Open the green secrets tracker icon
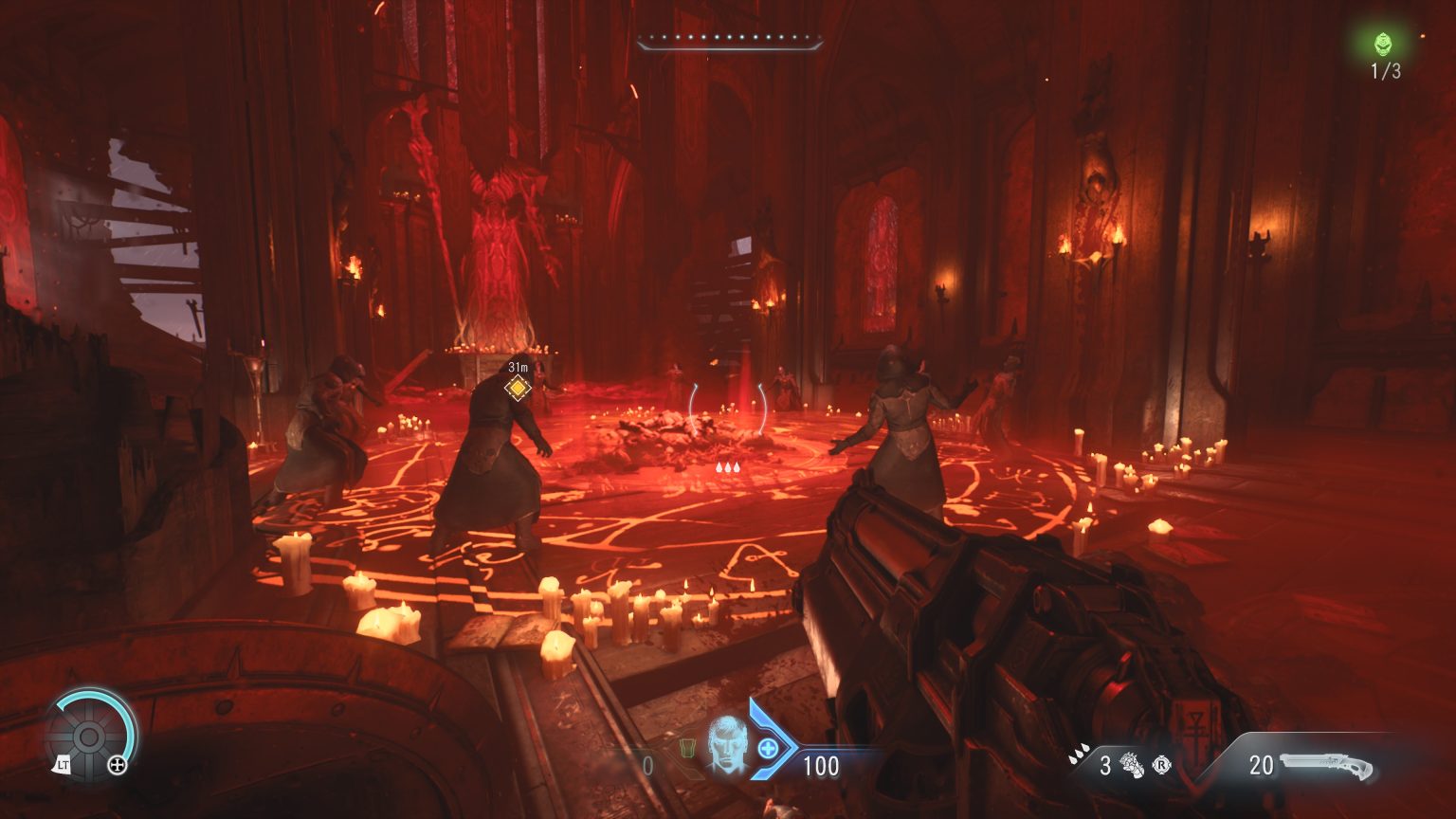Image resolution: width=1456 pixels, height=819 pixels. tap(1385, 43)
